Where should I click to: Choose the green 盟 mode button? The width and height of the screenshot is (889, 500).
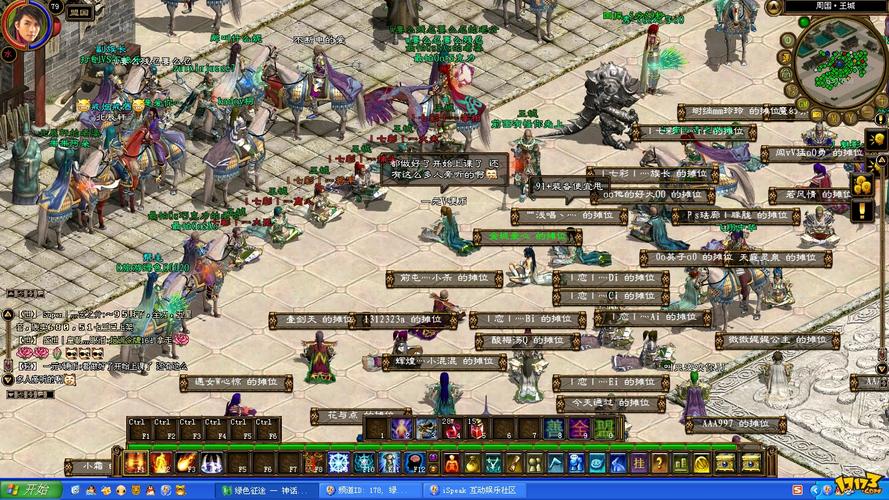click(604, 429)
